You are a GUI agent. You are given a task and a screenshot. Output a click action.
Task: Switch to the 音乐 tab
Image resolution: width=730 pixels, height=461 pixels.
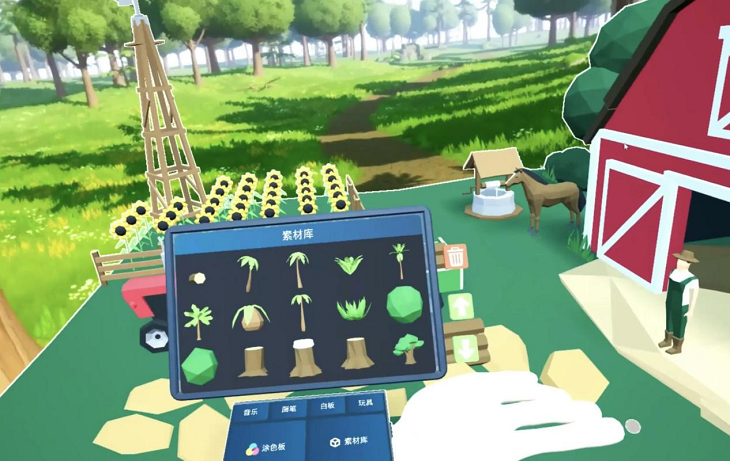pyautogui.click(x=249, y=412)
